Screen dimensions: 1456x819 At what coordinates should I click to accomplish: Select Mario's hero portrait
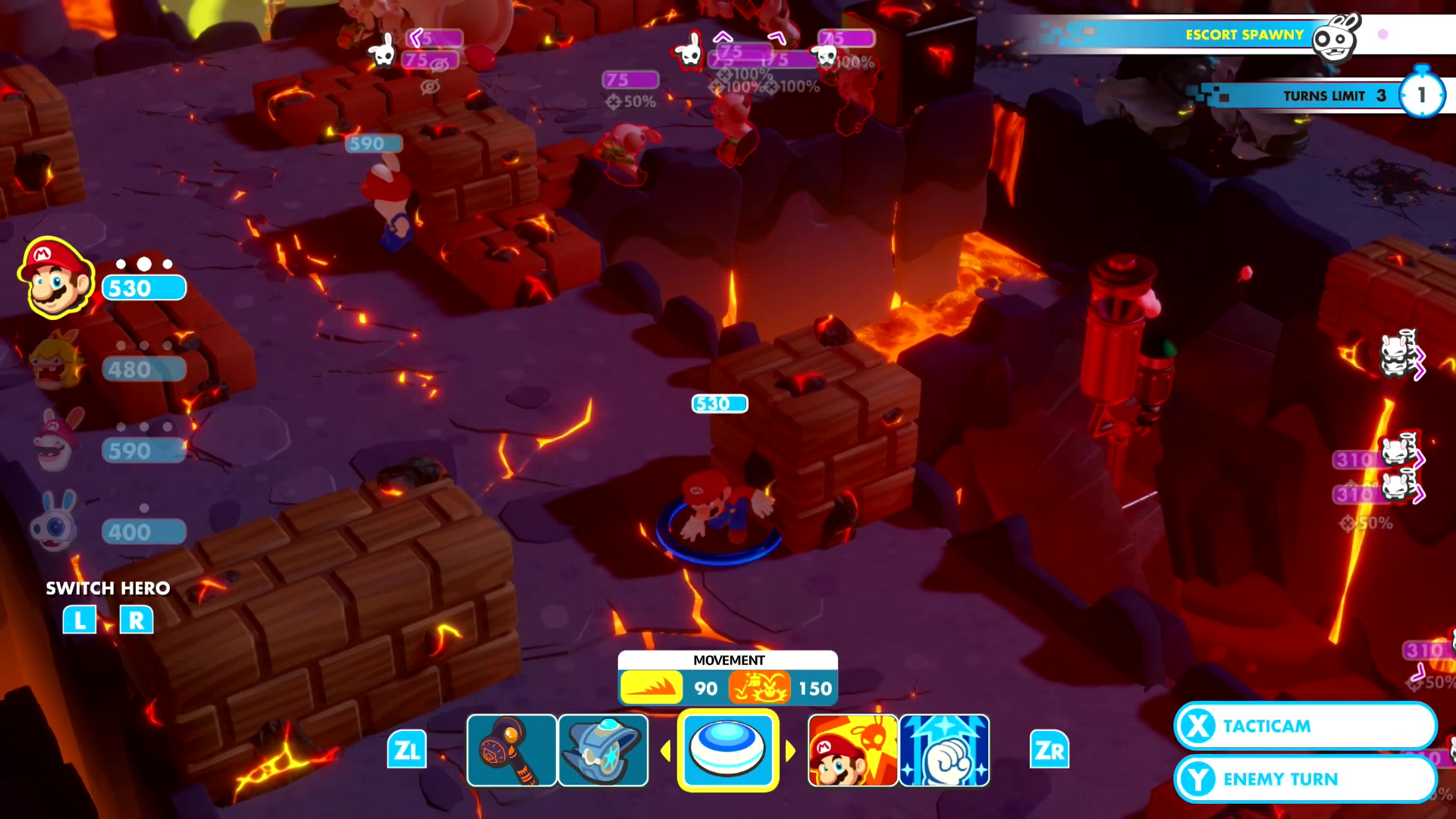pos(56,278)
